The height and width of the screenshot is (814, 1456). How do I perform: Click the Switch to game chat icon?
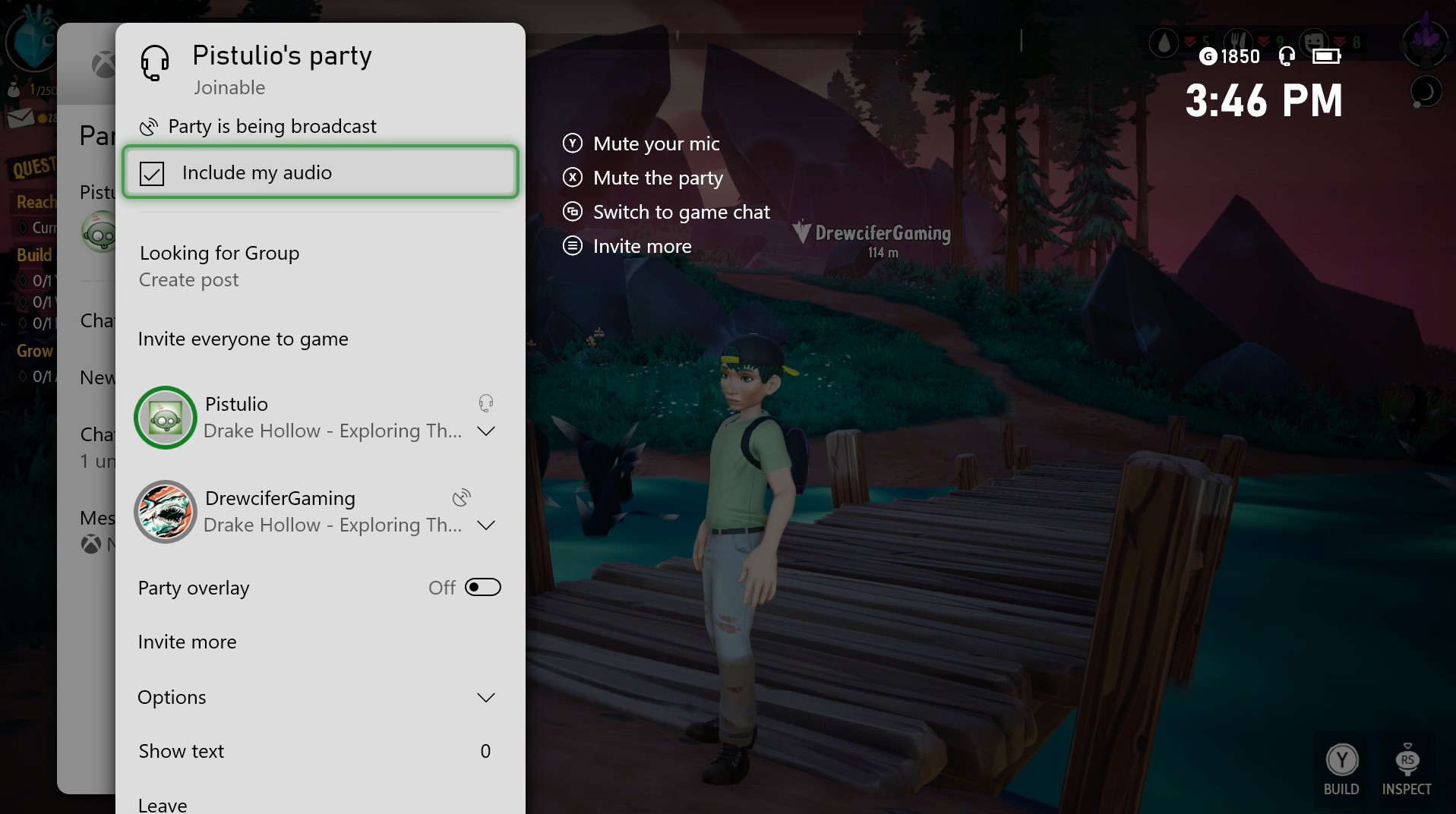point(572,211)
